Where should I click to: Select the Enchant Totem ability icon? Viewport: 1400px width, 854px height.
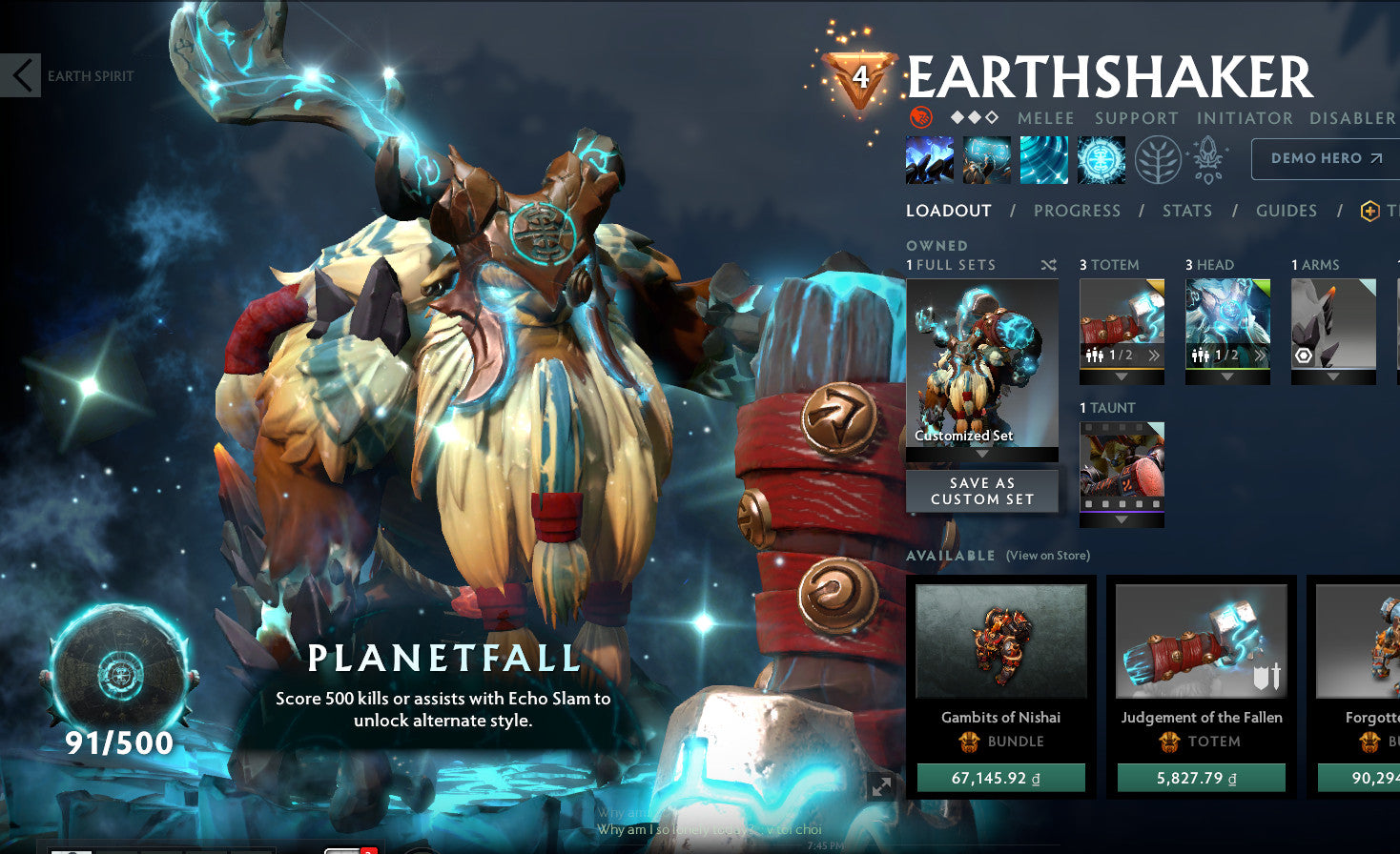[x=987, y=159]
